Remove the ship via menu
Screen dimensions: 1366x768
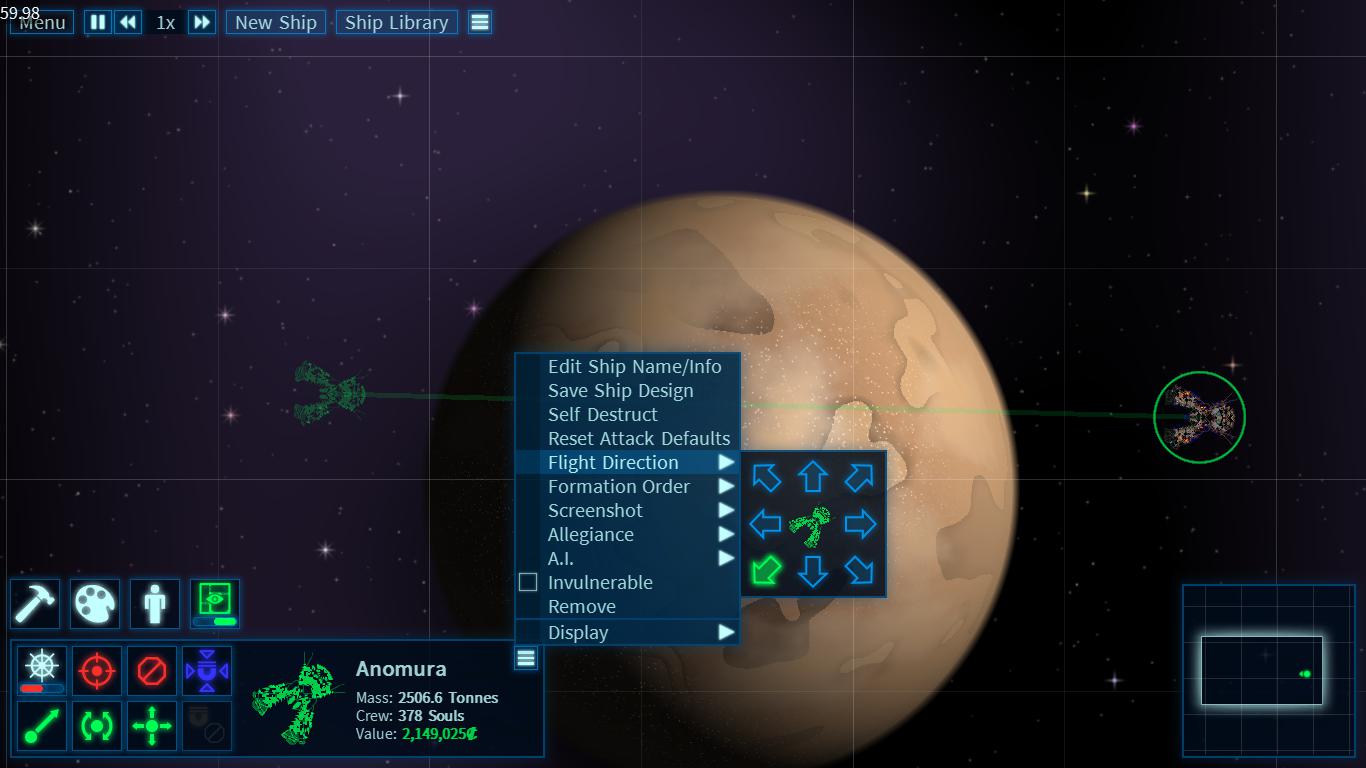pos(582,606)
